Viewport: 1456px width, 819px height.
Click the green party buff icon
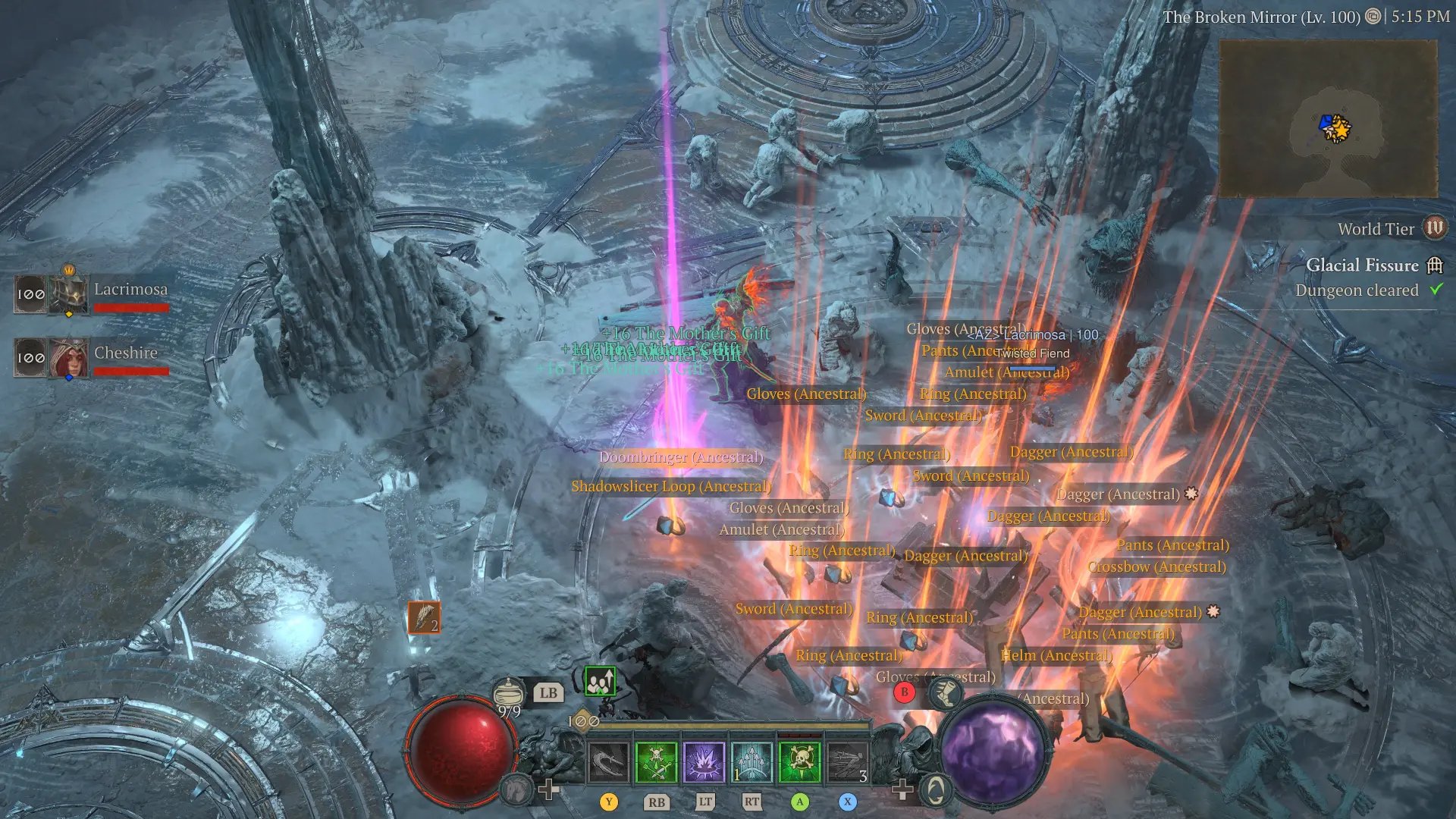point(600,682)
